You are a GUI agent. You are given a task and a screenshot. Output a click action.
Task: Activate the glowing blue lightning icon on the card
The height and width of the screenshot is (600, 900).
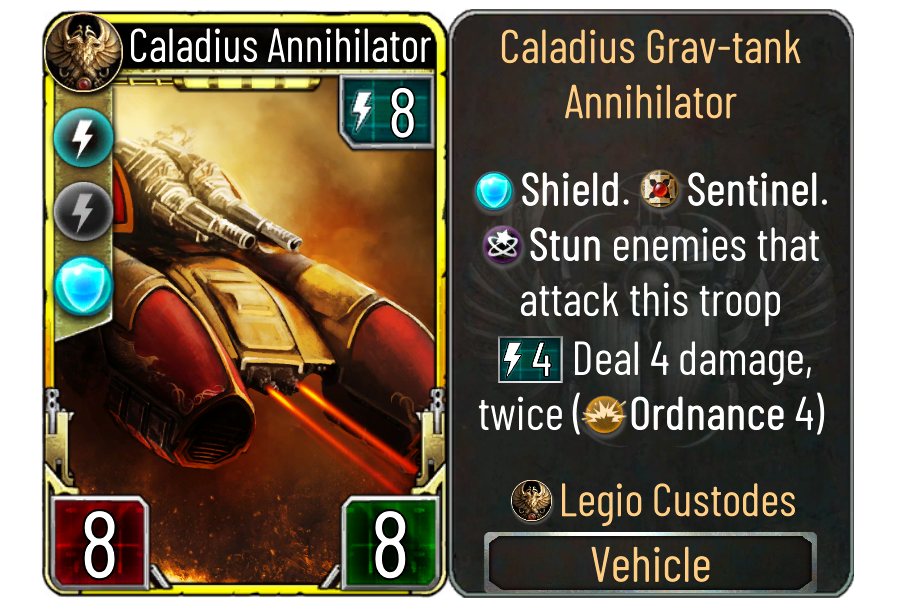coord(78,139)
